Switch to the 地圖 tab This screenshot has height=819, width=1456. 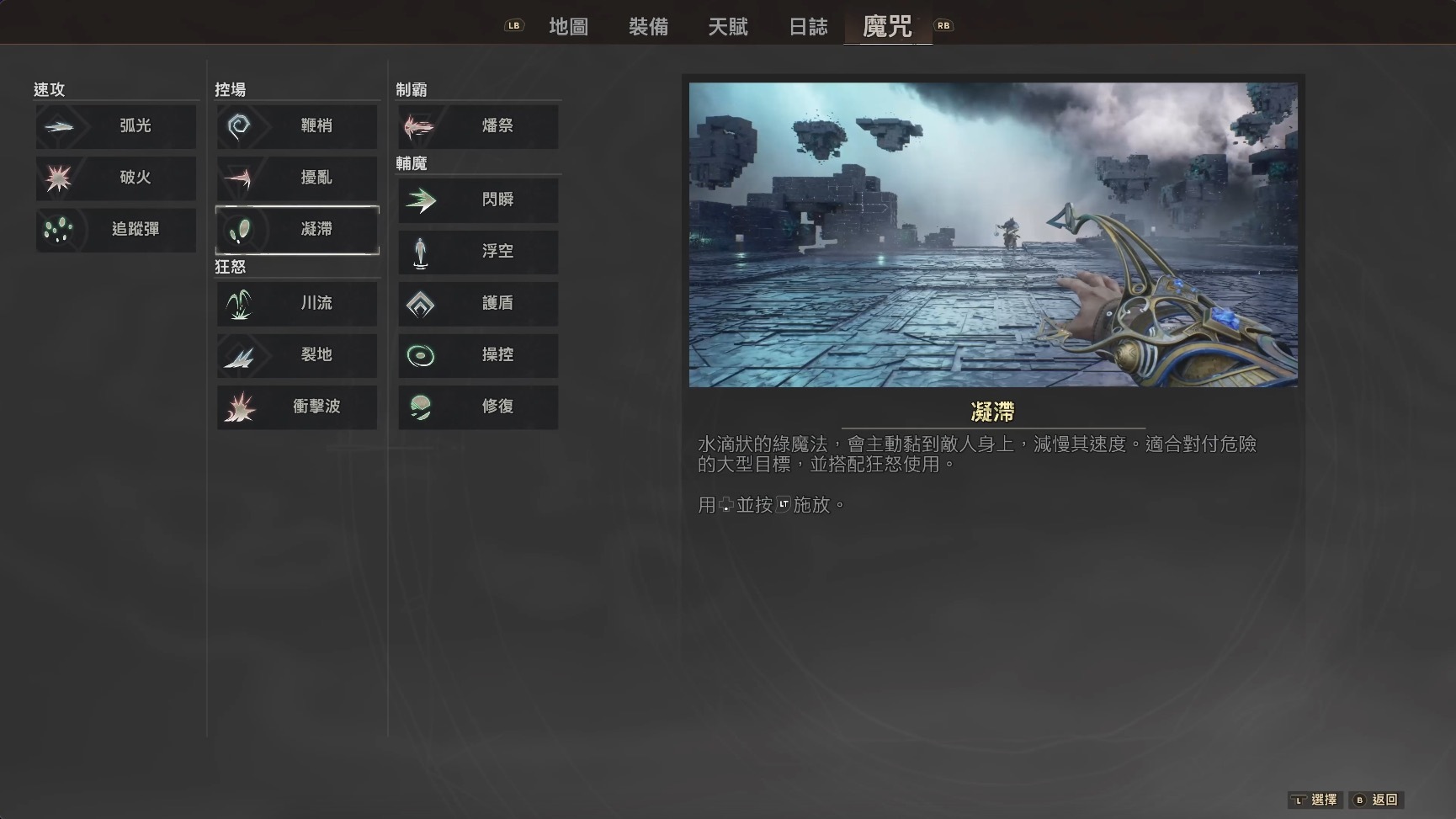[x=570, y=26]
